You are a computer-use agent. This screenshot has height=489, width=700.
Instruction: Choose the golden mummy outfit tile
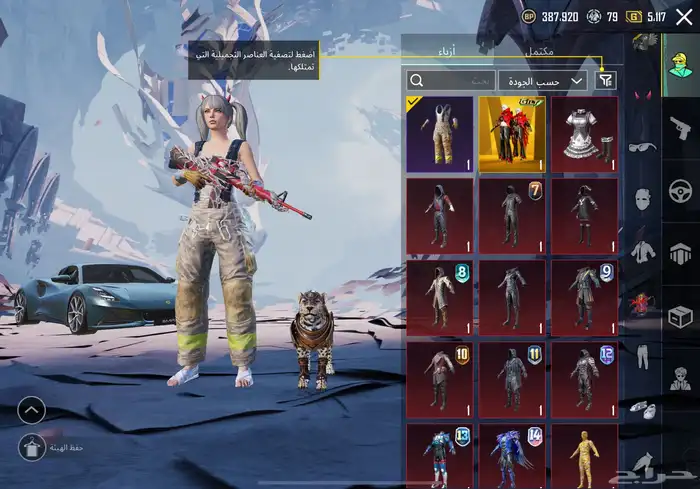click(584, 455)
